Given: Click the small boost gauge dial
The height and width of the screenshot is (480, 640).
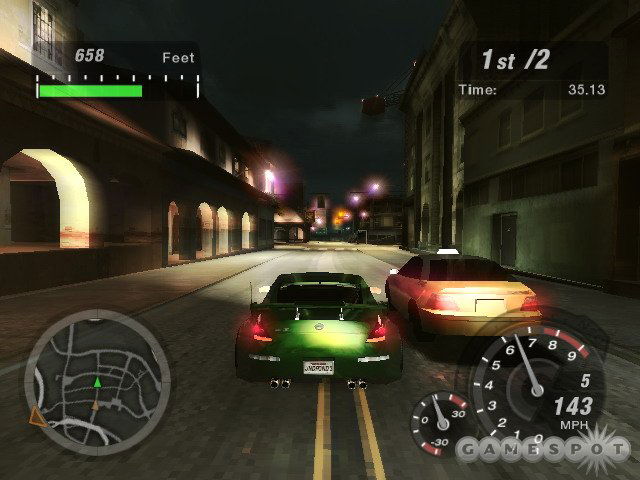Looking at the screenshot, I should point(439,421).
